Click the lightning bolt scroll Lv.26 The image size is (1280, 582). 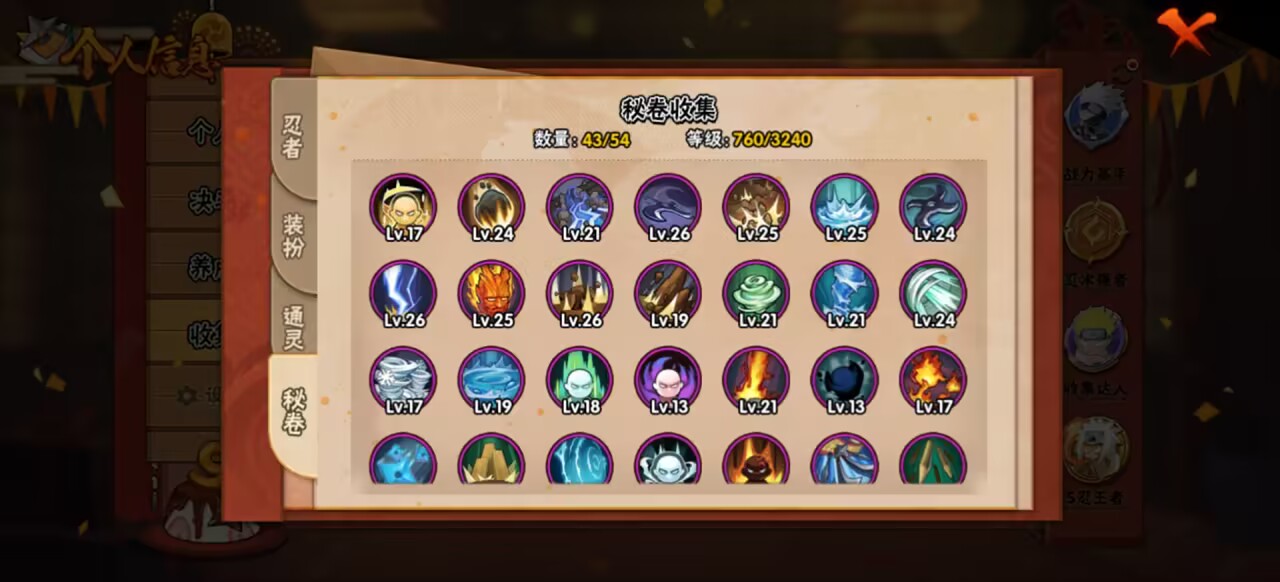[403, 293]
